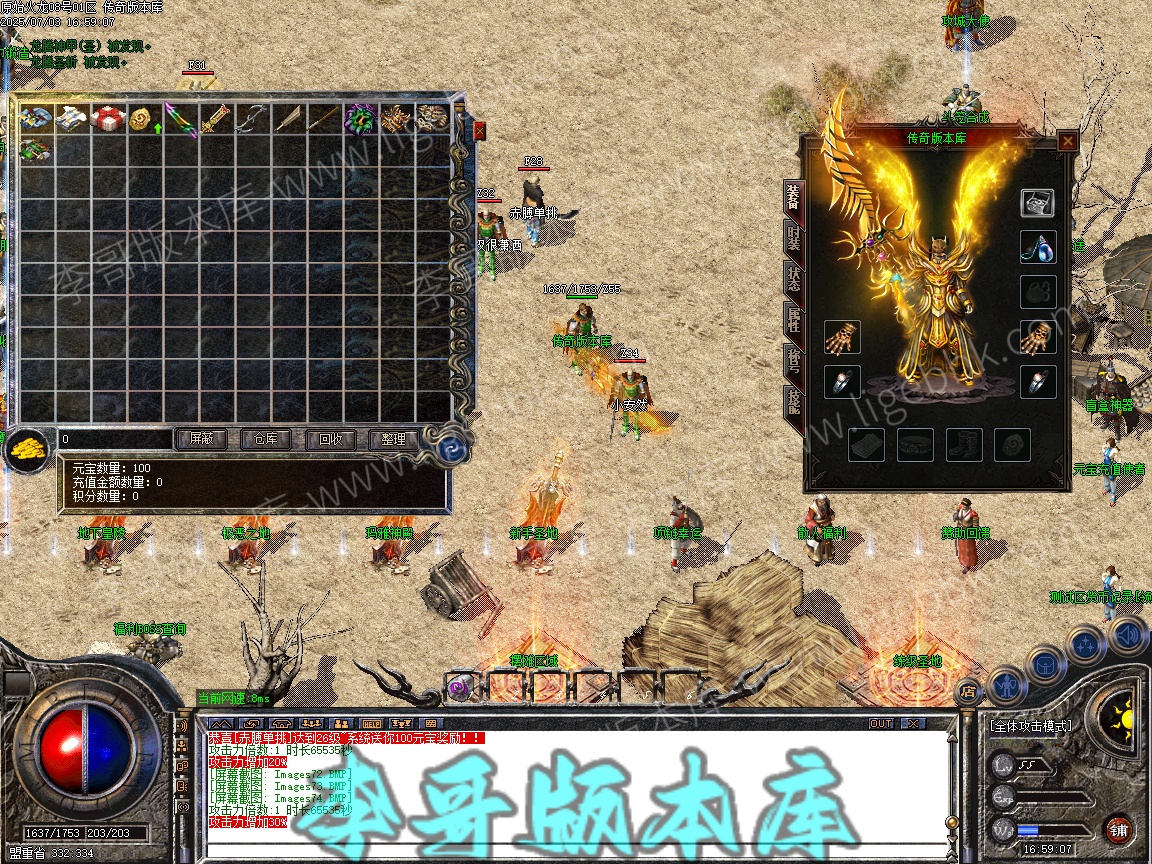Select the green and purple orb item
Image resolution: width=1152 pixels, height=864 pixels.
359,119
